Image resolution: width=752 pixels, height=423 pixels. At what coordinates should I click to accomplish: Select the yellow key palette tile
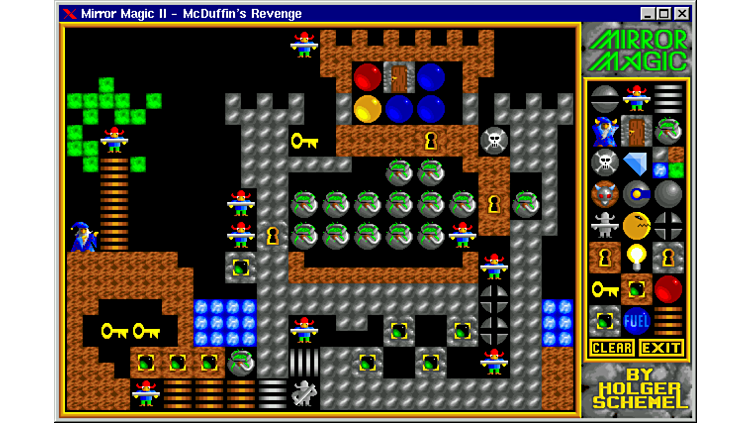[604, 290]
